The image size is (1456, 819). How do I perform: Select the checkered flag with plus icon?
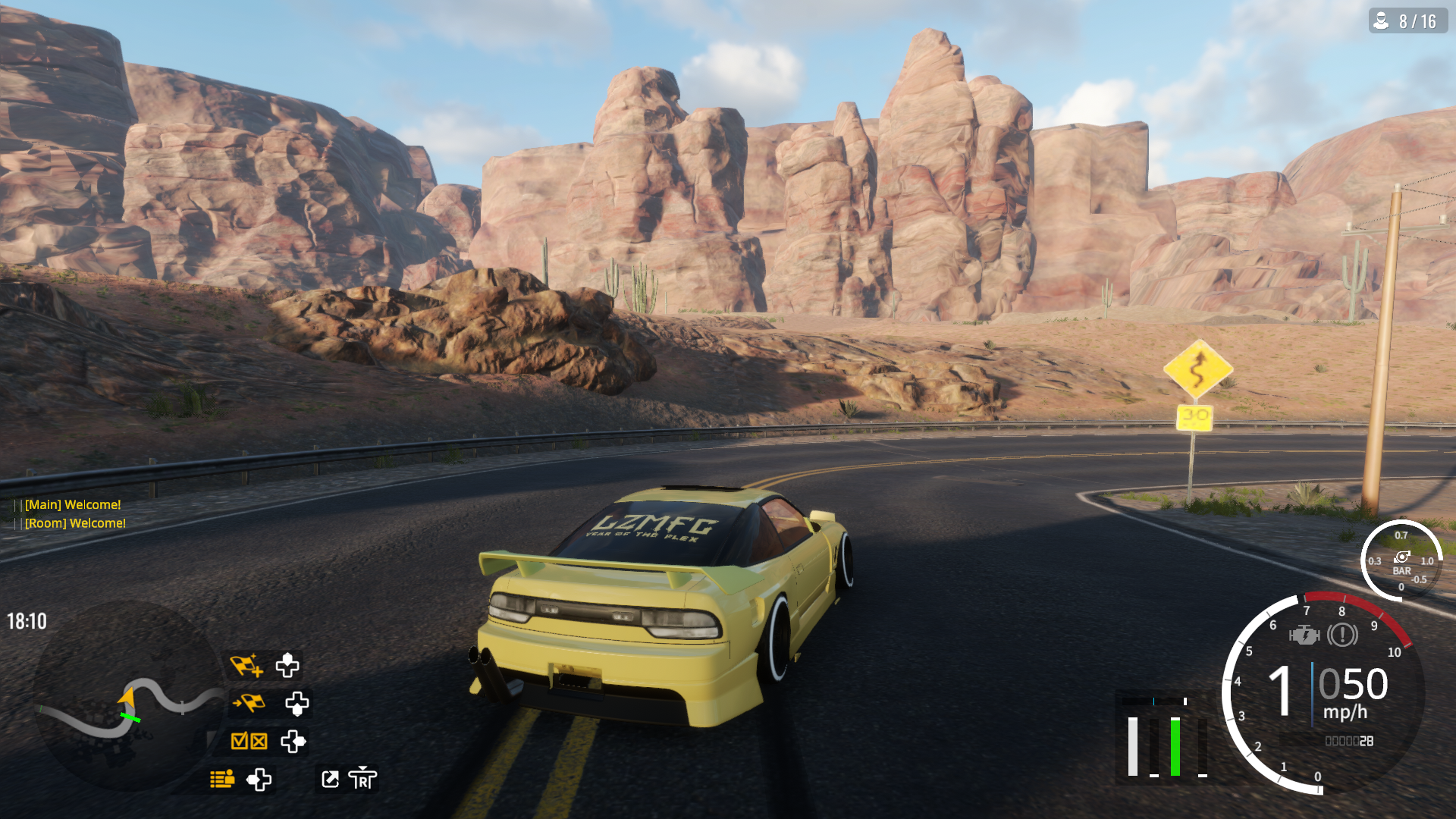(x=246, y=666)
